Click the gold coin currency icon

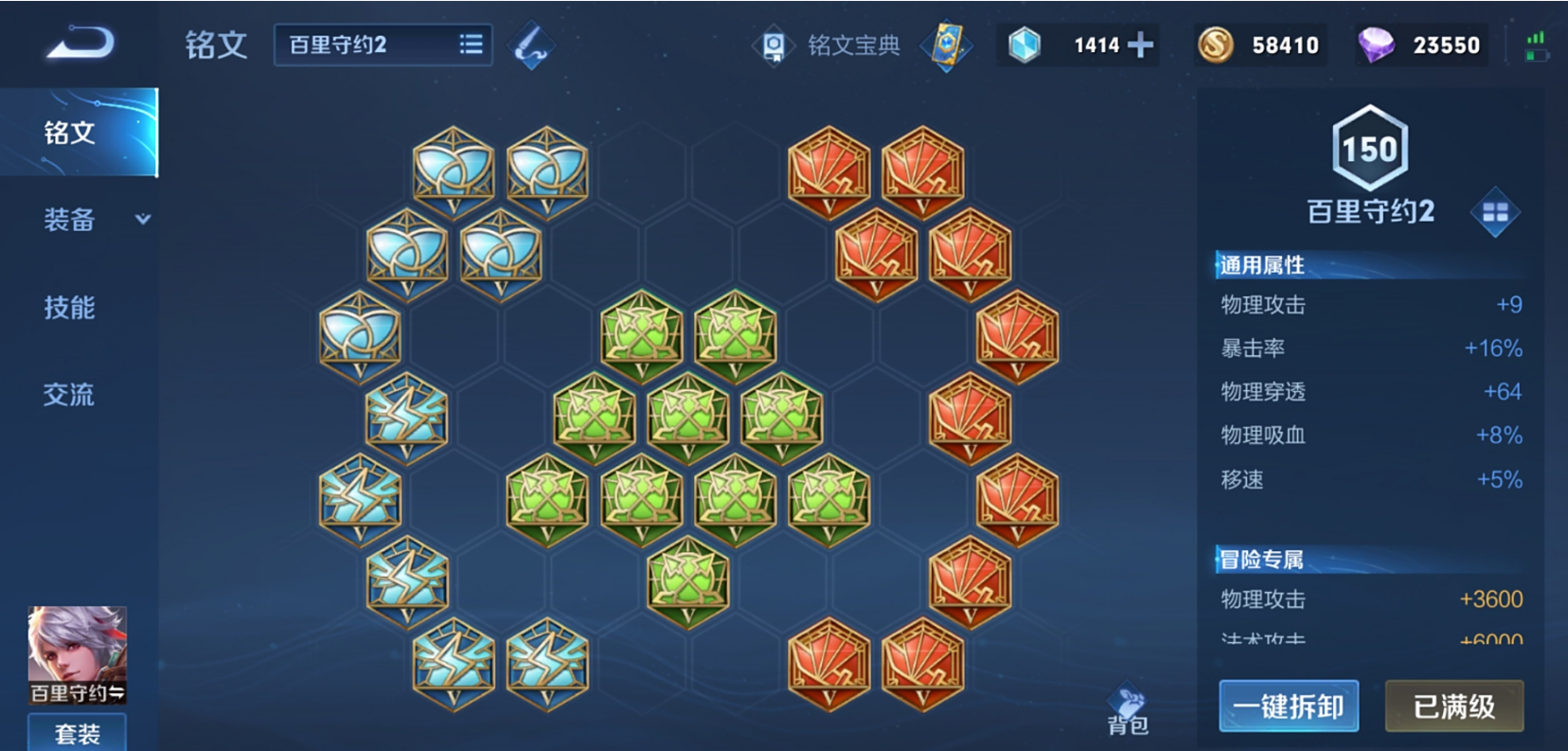coord(1216,45)
